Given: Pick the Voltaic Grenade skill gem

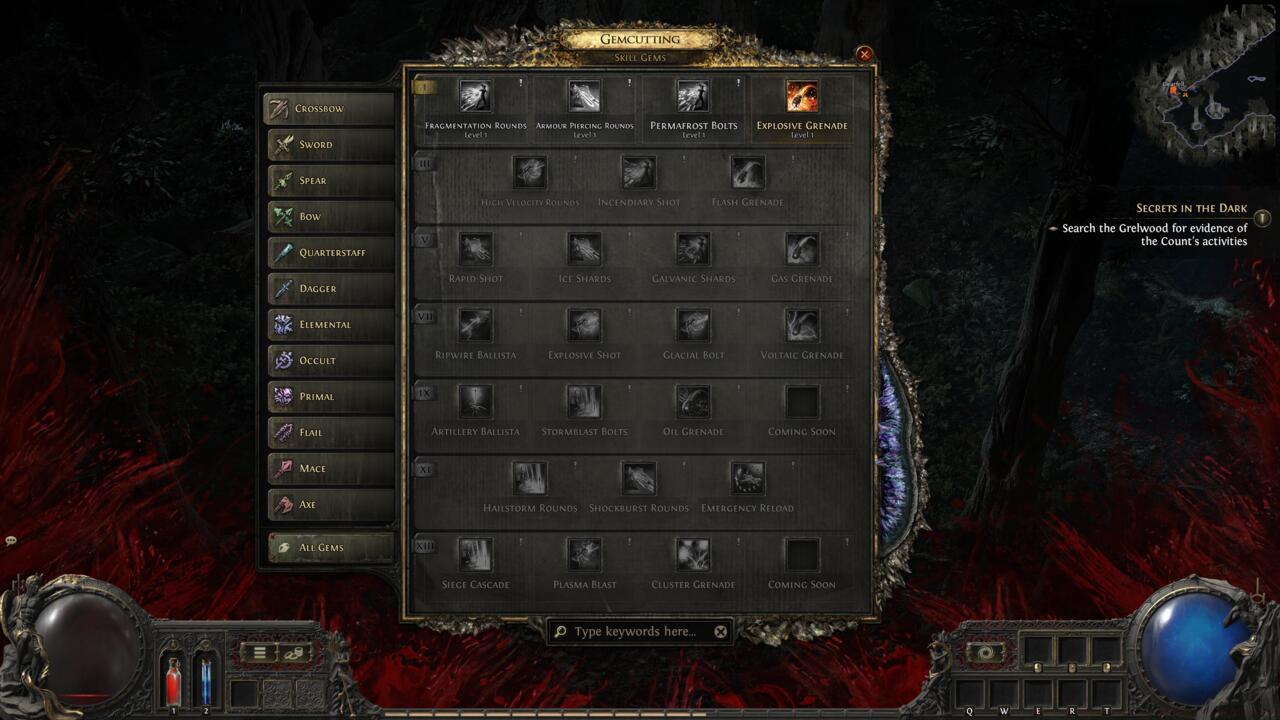Looking at the screenshot, I should point(803,325).
